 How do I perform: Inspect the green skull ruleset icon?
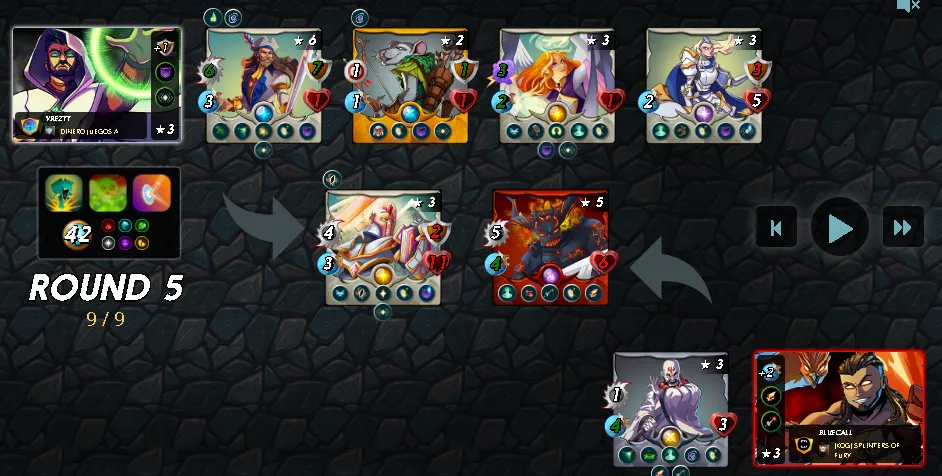tap(108, 192)
